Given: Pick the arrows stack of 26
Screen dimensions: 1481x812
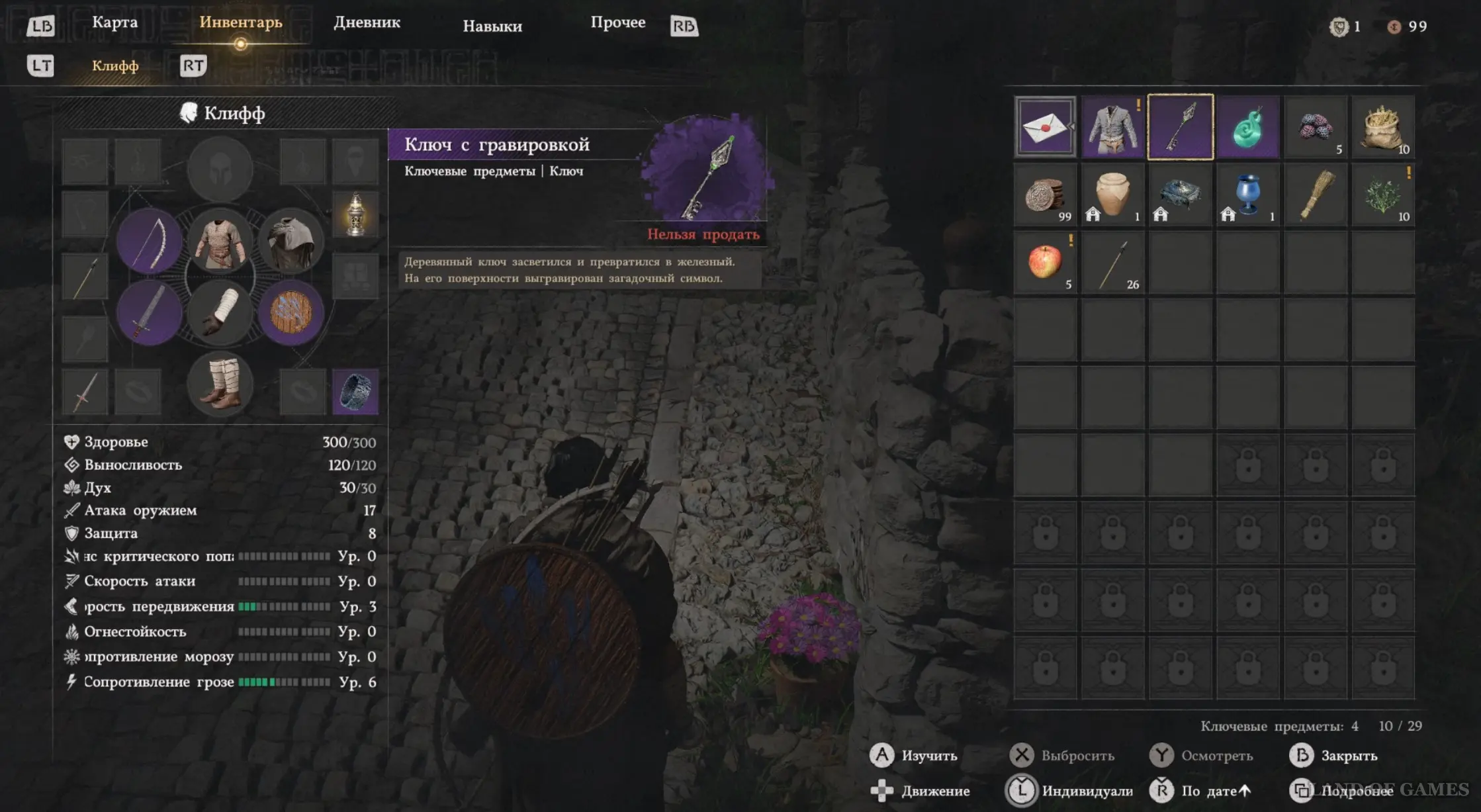Looking at the screenshot, I should pos(1112,262).
